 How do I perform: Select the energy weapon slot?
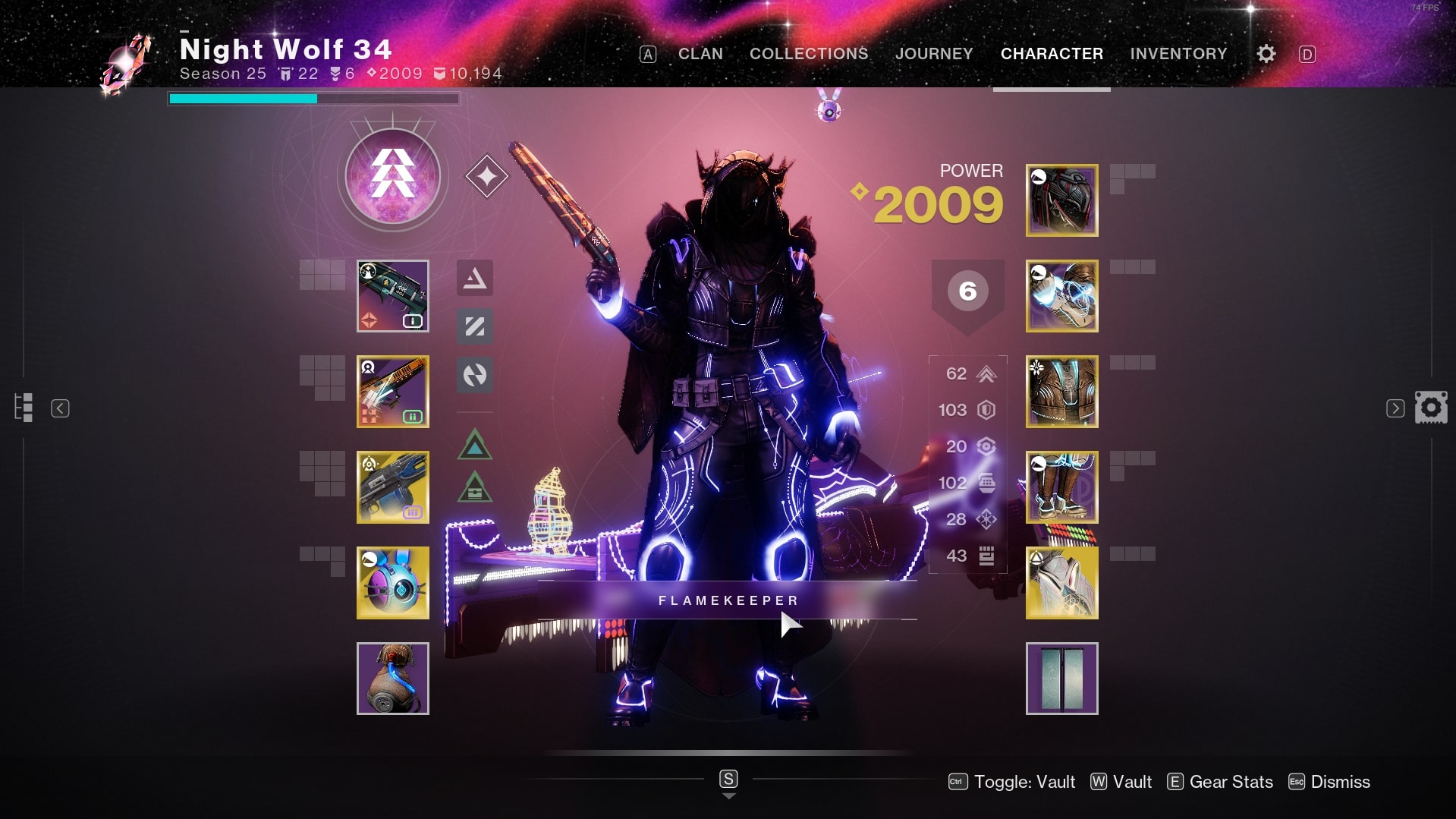click(x=392, y=392)
